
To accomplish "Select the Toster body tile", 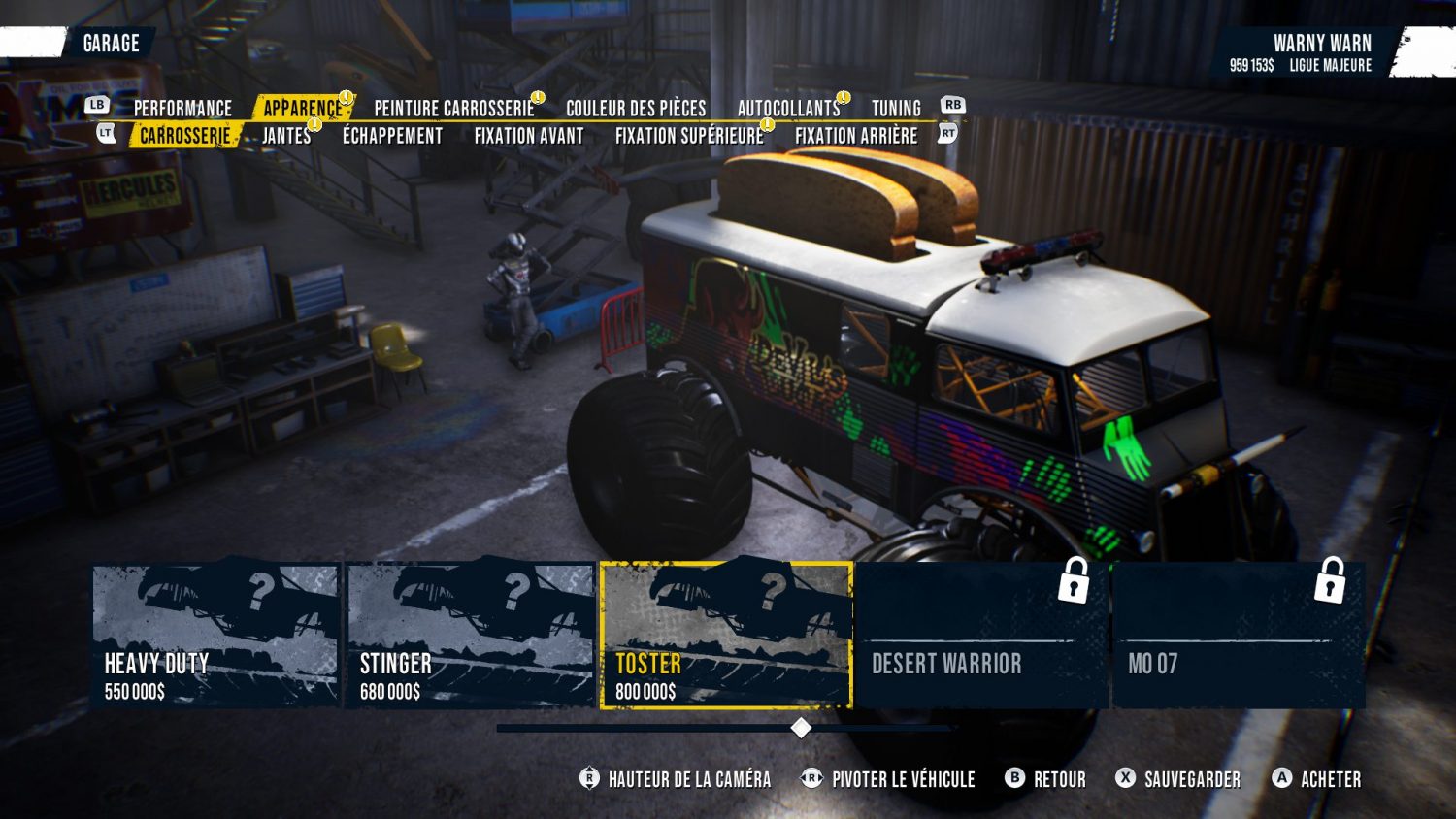I will pos(726,636).
